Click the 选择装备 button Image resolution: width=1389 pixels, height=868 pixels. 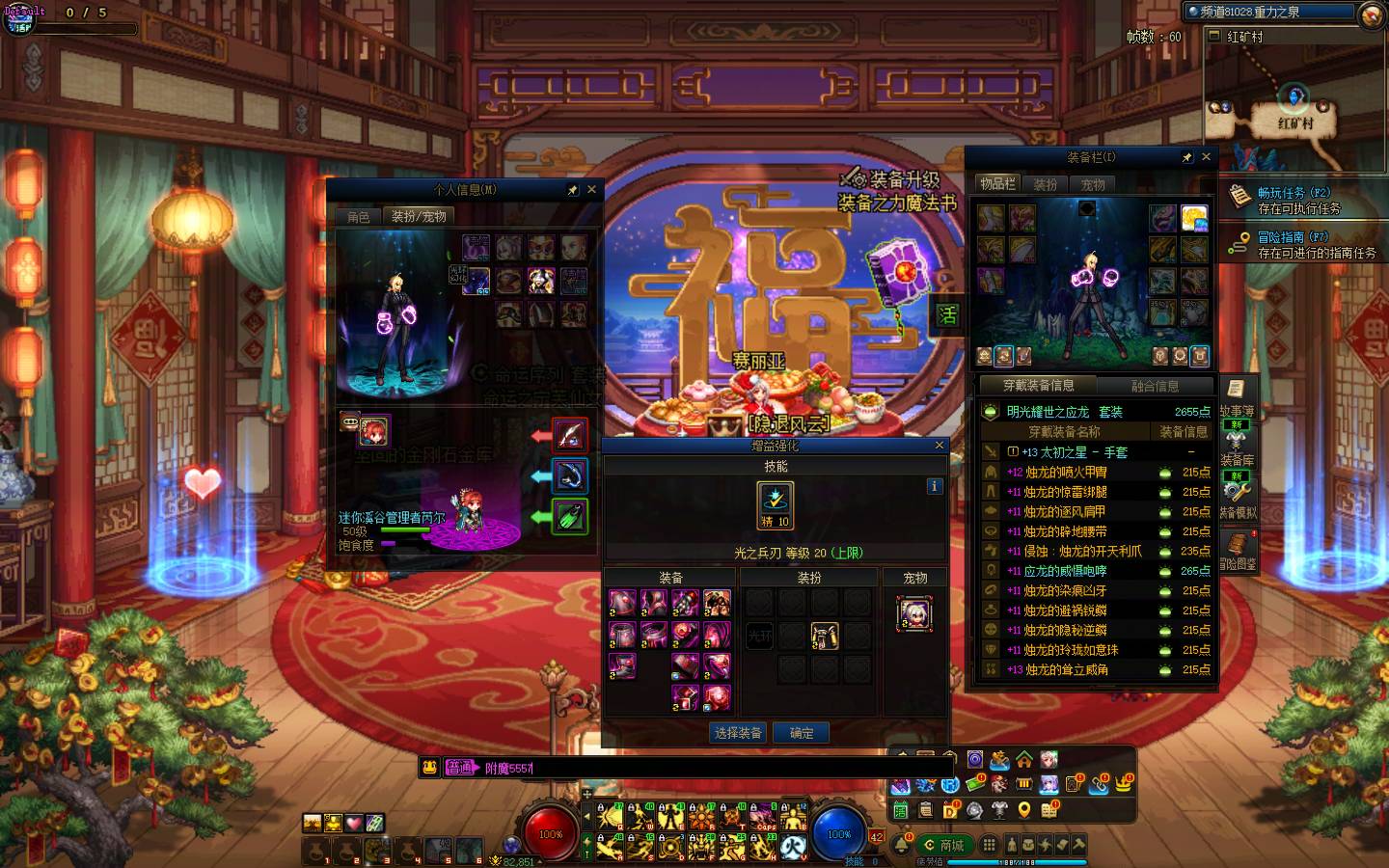coord(738,733)
